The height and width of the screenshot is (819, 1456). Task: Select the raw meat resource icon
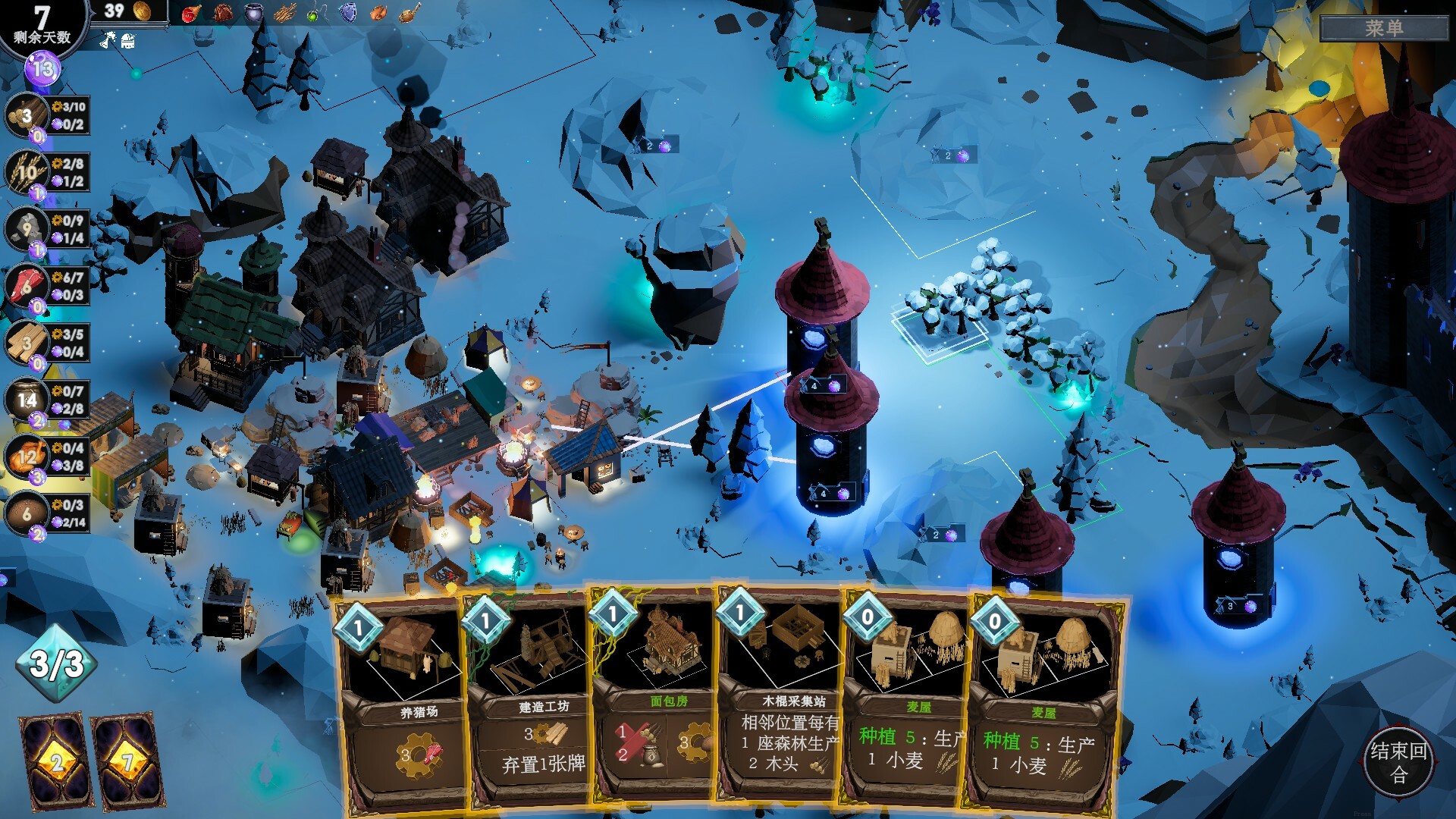pos(27,286)
